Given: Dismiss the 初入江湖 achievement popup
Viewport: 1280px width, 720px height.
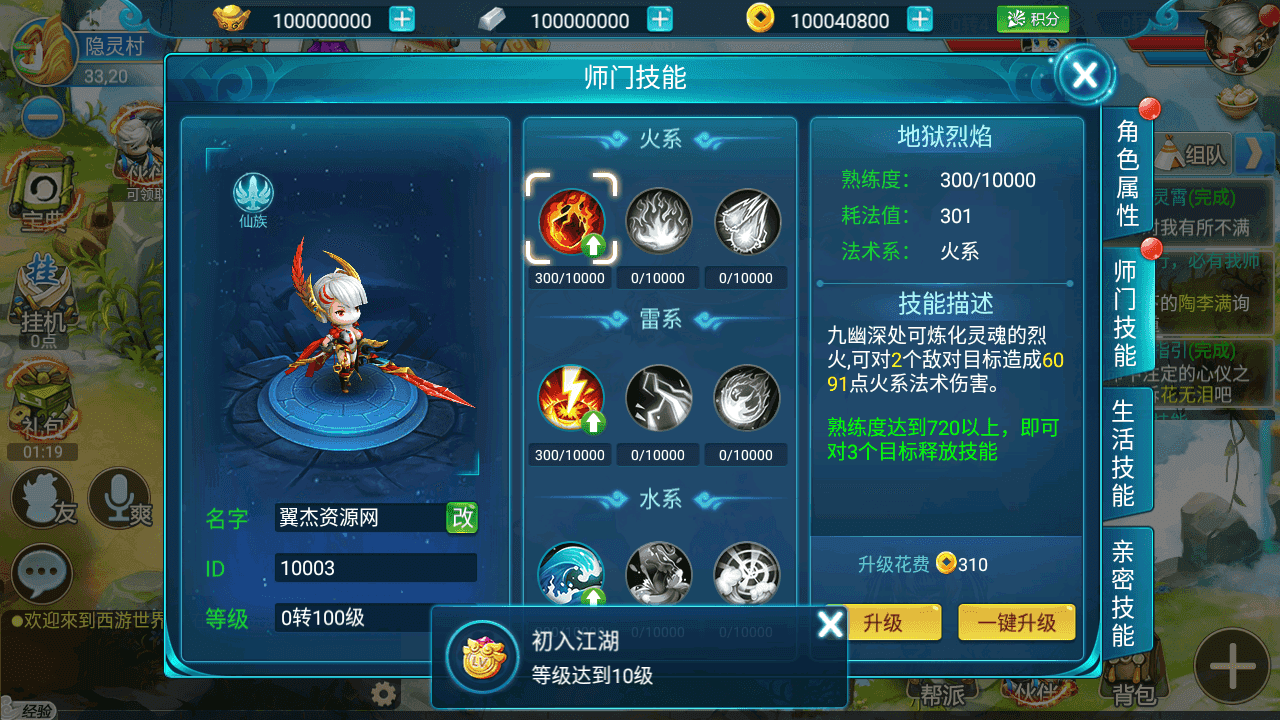Looking at the screenshot, I should coord(830,624).
